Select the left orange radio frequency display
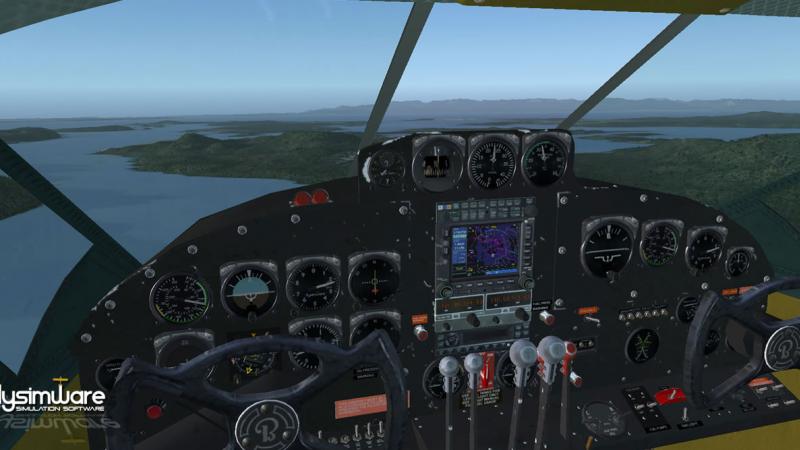Screen dimensions: 800x450 460,302
